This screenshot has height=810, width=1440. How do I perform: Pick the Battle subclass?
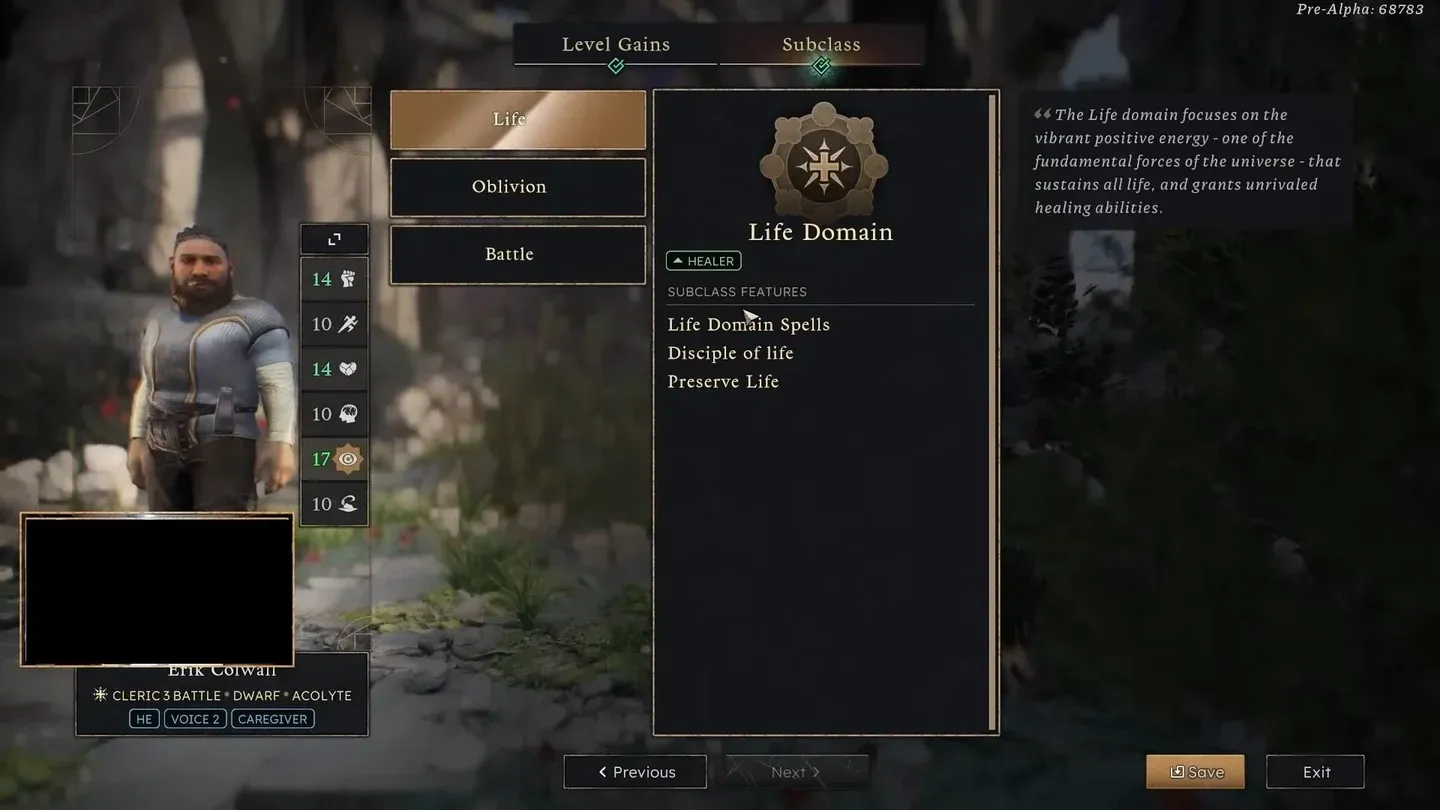tap(518, 254)
